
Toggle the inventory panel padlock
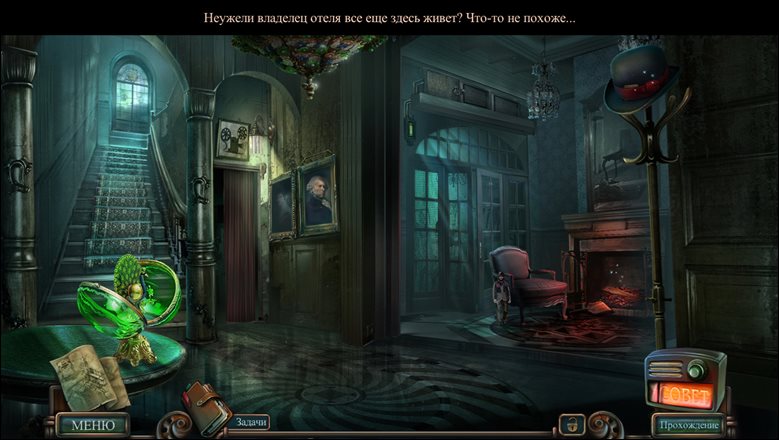point(571,424)
